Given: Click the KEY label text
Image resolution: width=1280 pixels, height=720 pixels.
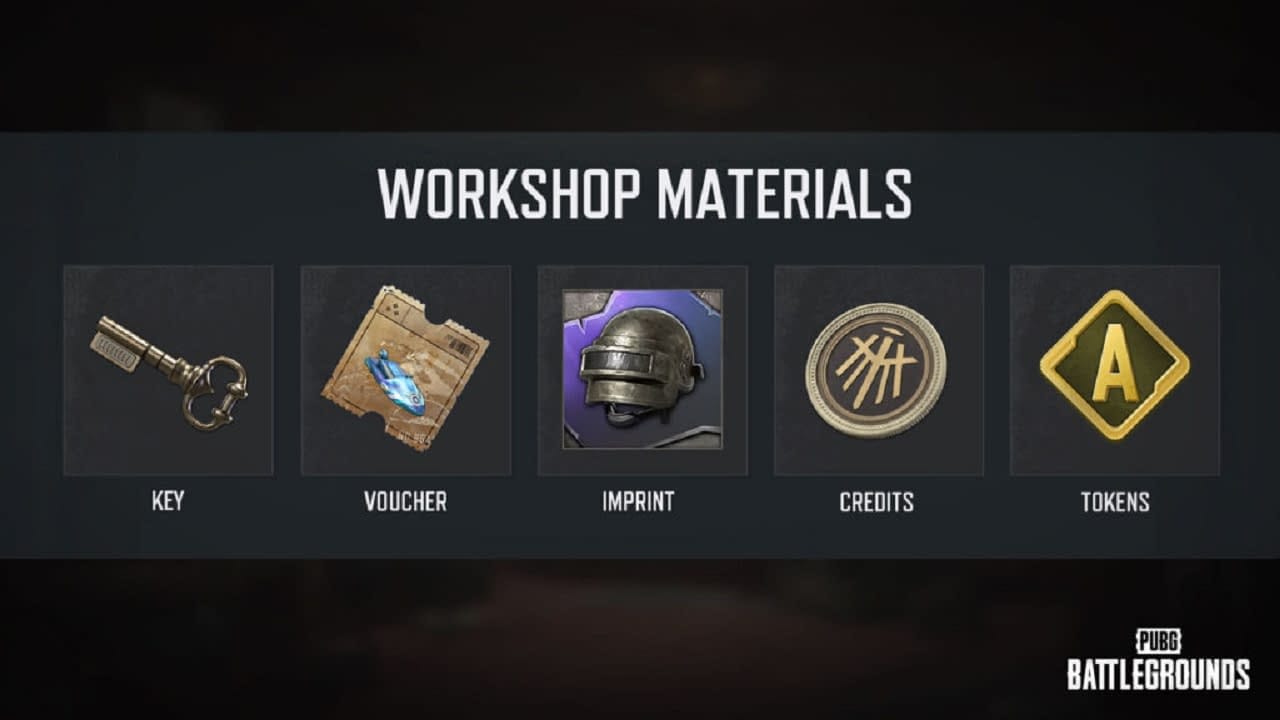Looking at the screenshot, I should (x=168, y=501).
